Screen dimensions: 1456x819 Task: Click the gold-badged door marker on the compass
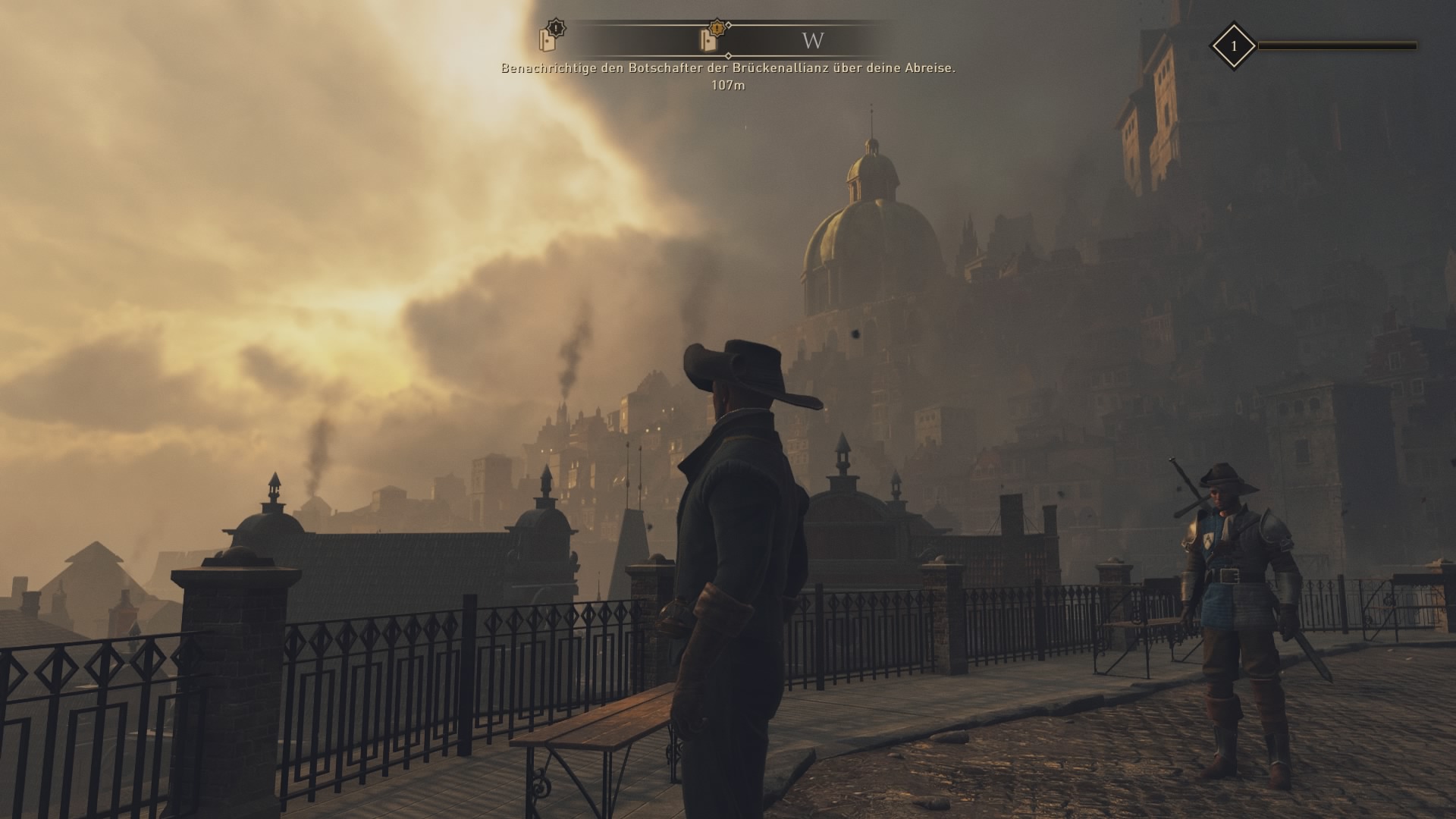point(711,37)
